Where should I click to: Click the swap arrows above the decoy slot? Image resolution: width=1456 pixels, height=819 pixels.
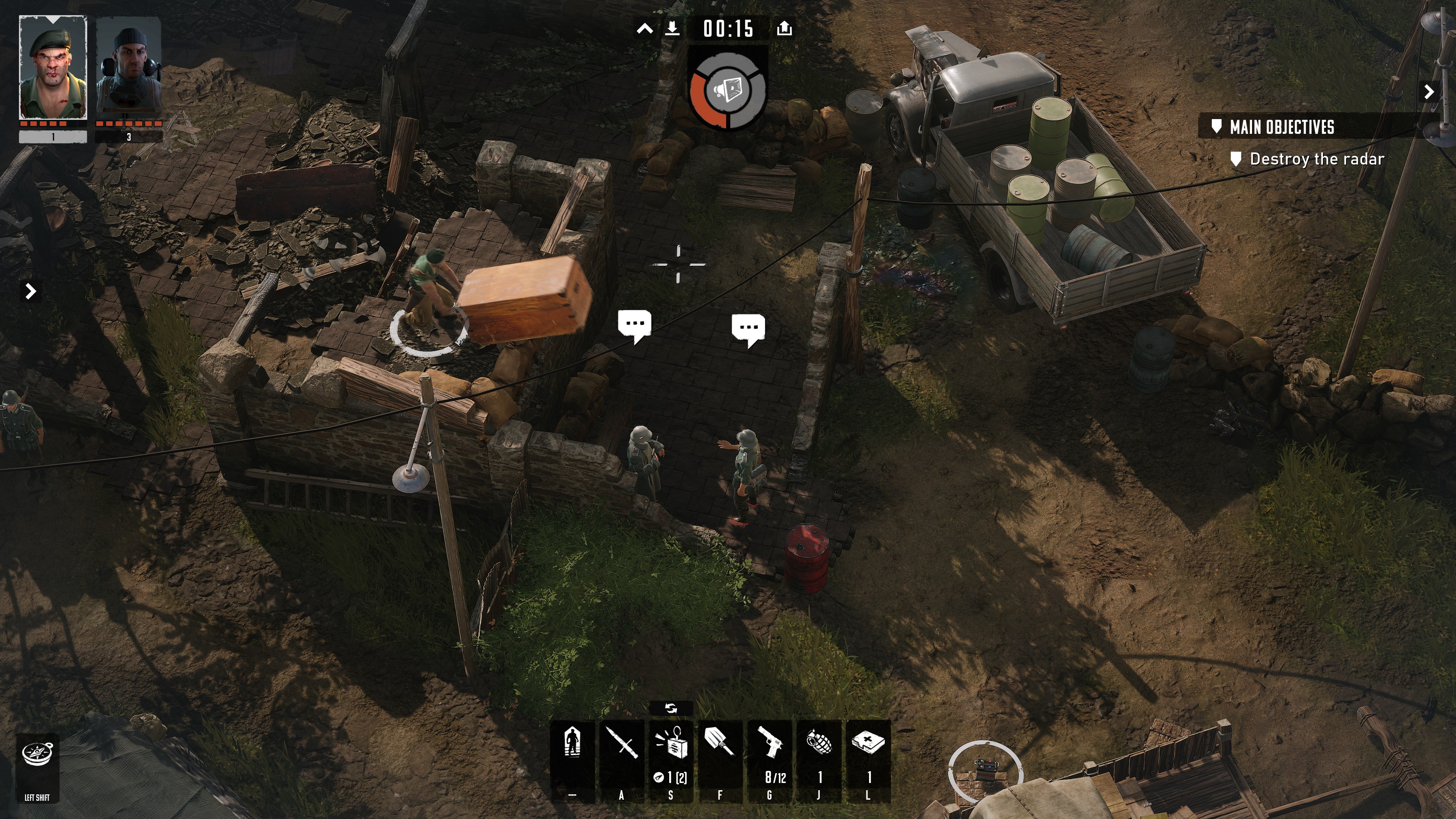[x=671, y=708]
